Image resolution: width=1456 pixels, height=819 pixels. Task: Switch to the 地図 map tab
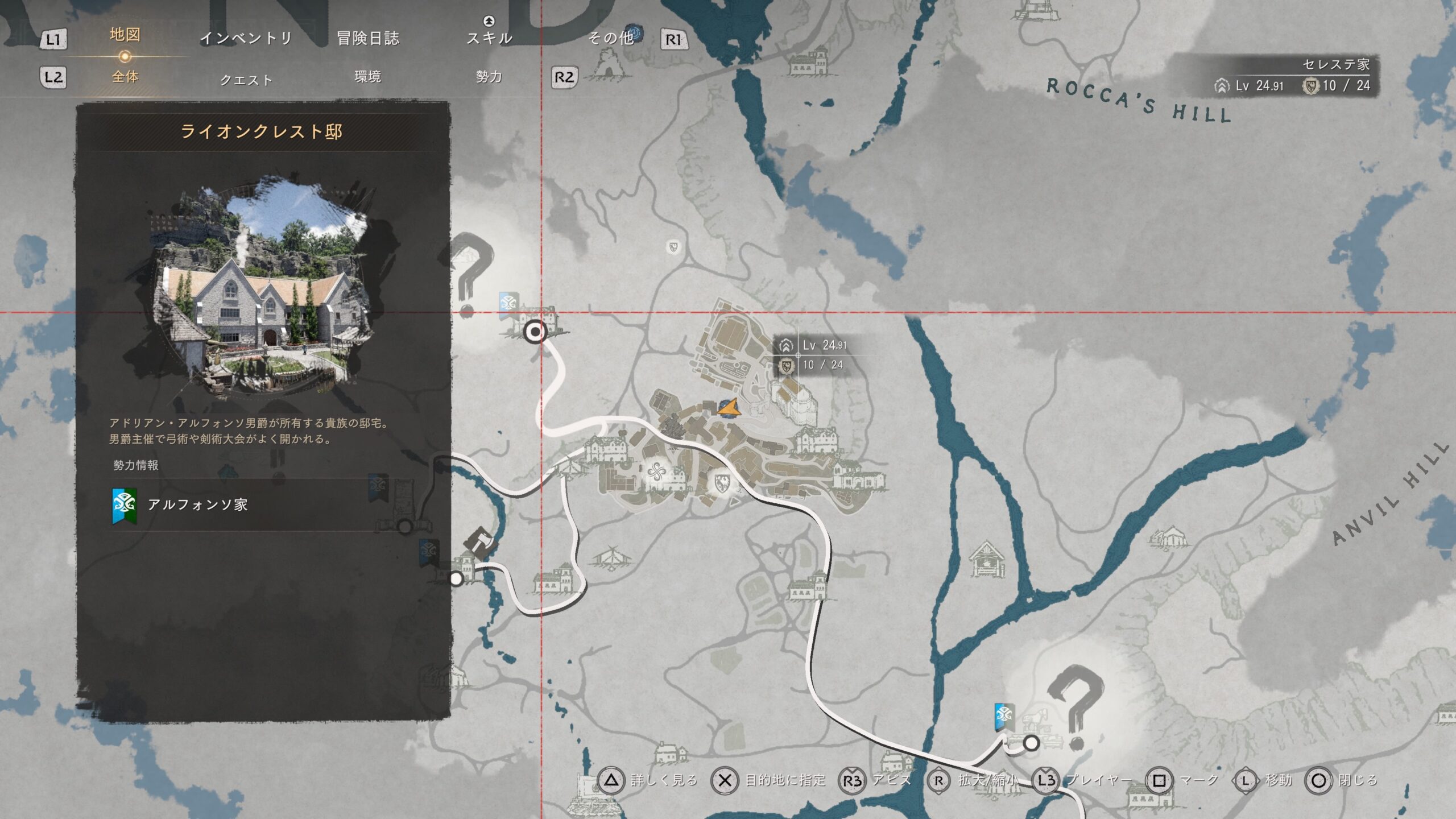pos(125,35)
